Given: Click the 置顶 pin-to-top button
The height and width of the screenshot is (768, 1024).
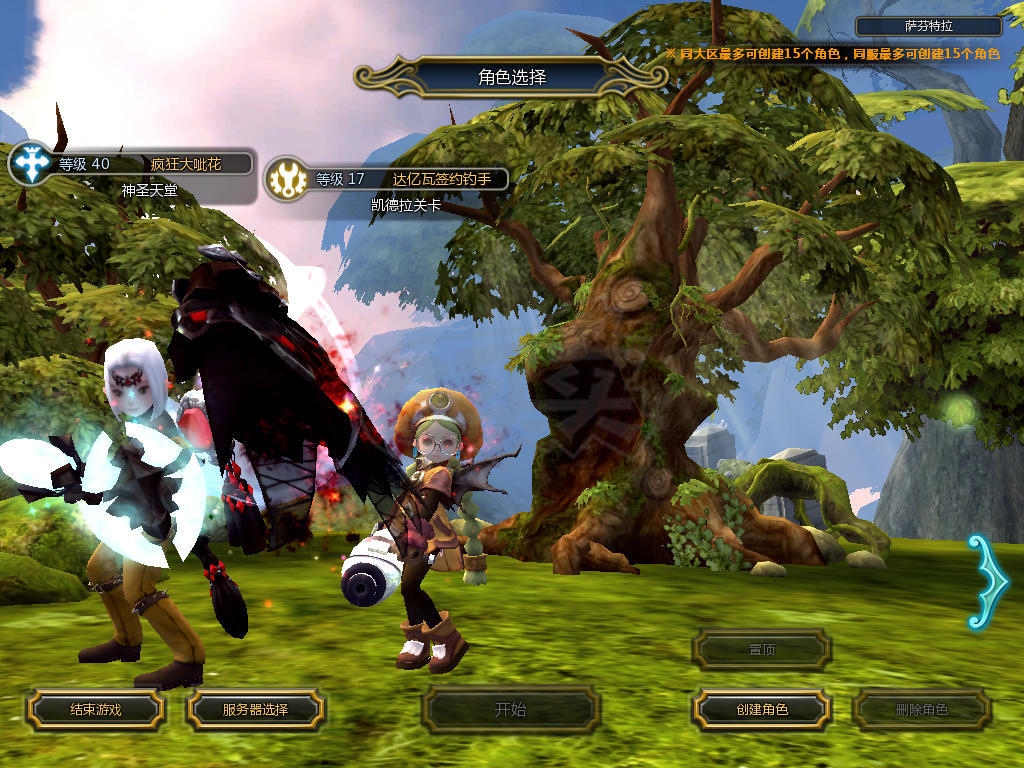Looking at the screenshot, I should coord(762,649).
